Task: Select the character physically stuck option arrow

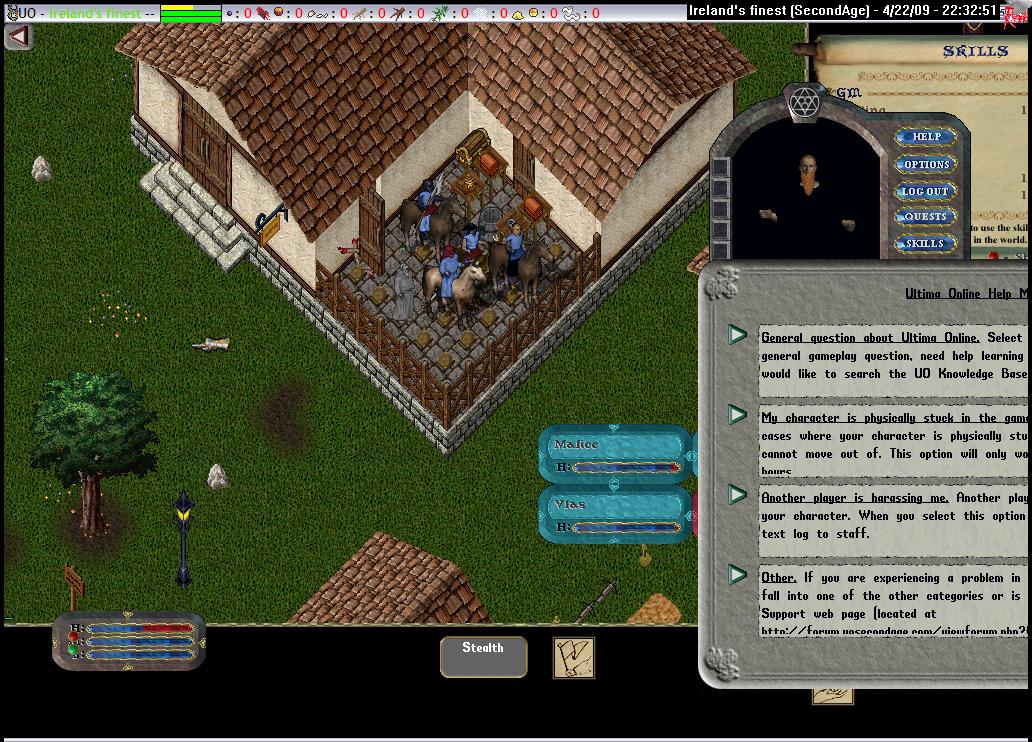Action: tap(738, 414)
